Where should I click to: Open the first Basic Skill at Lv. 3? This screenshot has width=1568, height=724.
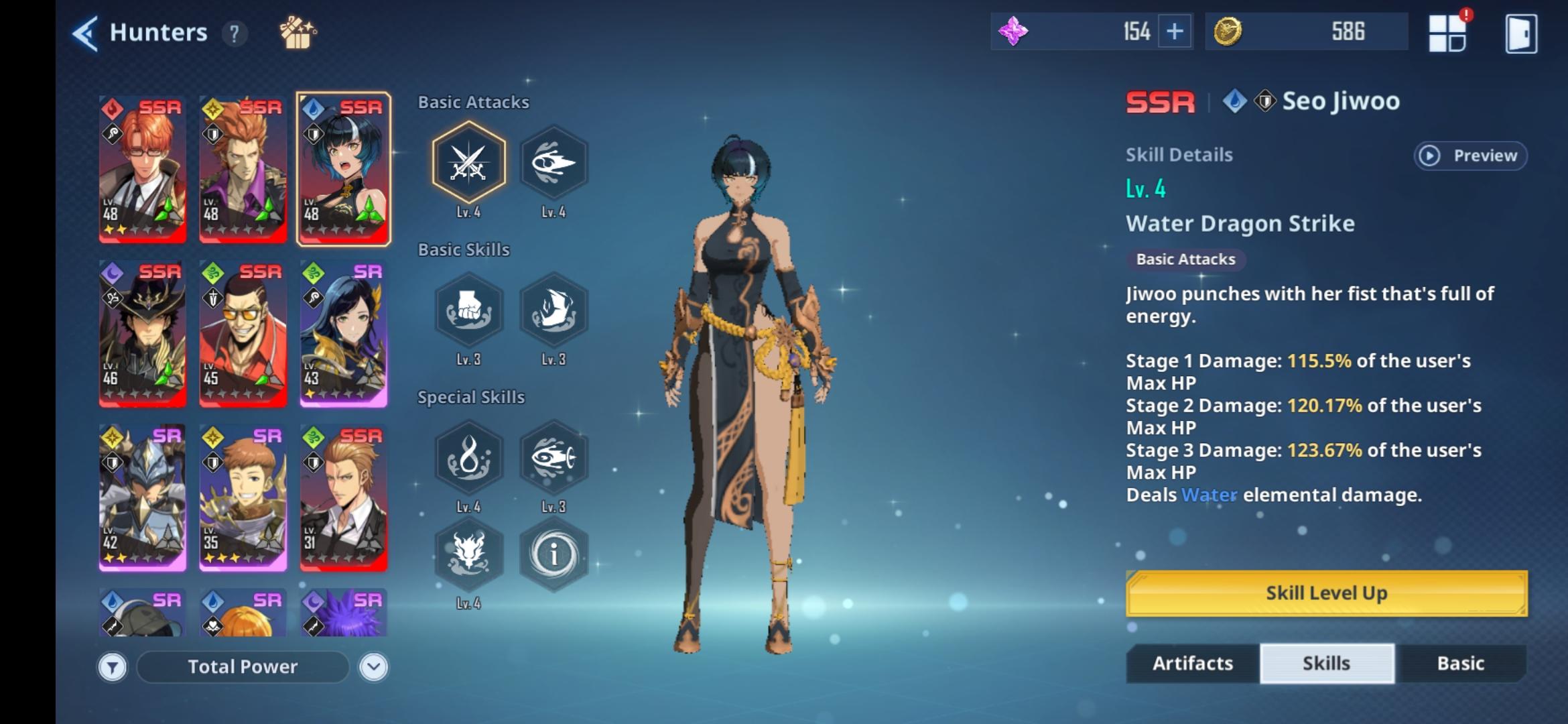pyautogui.click(x=469, y=310)
